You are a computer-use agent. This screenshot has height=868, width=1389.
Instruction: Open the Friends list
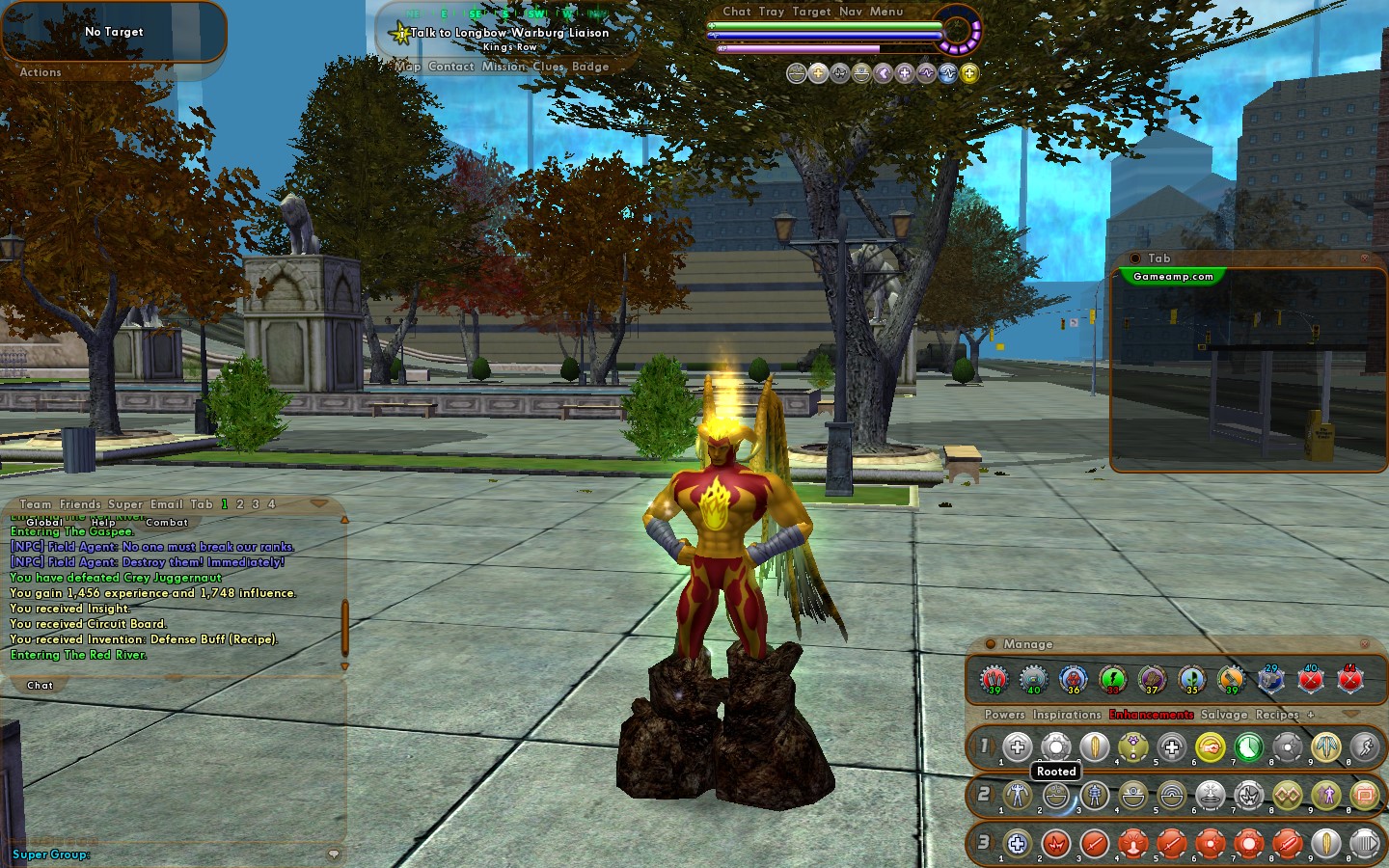pyautogui.click(x=80, y=504)
